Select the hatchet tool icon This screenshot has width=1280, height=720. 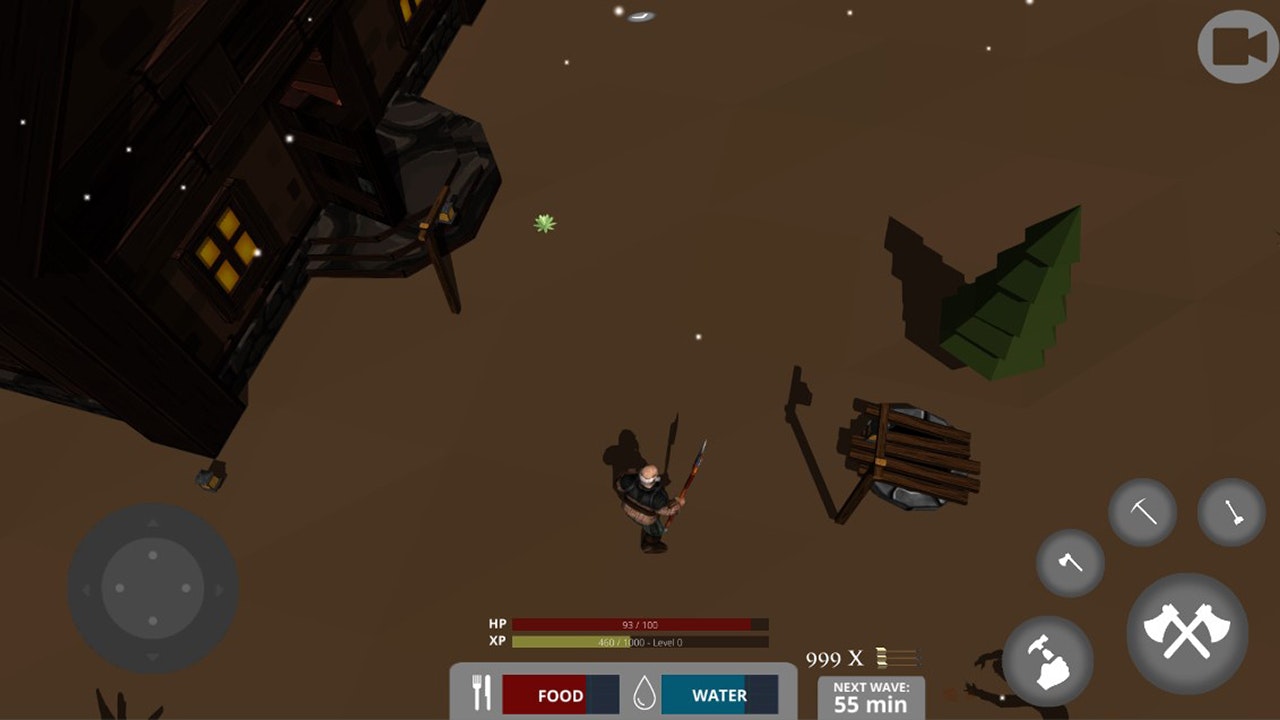point(1068,564)
